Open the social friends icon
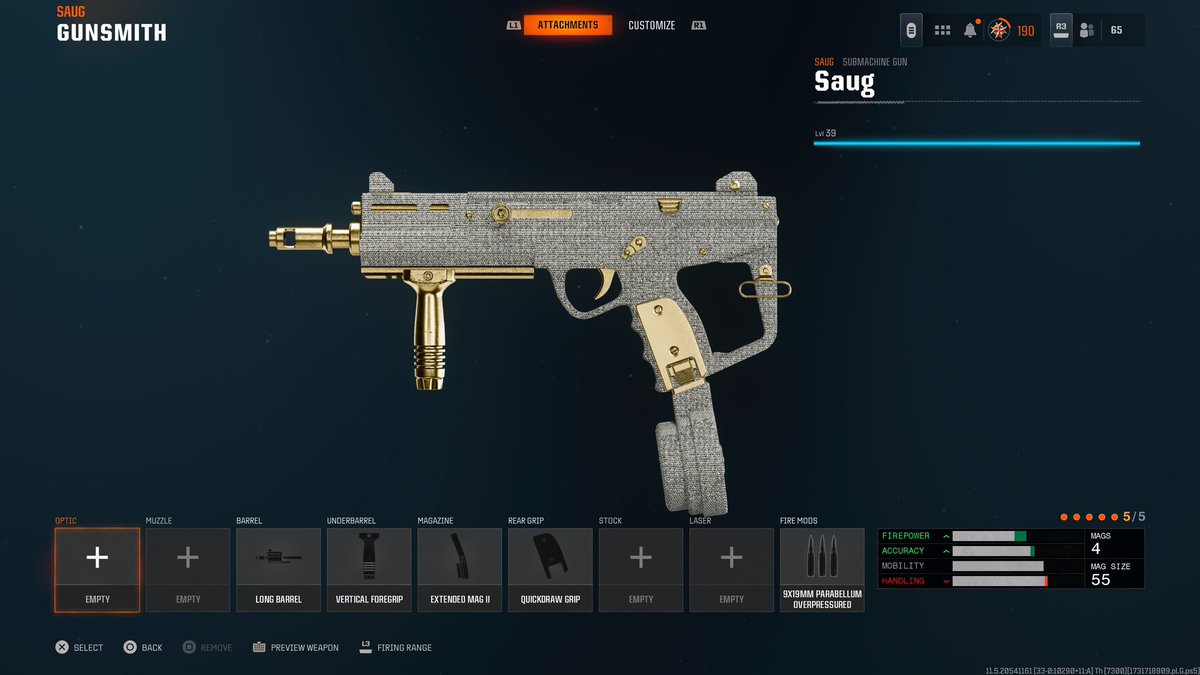Image resolution: width=1200 pixels, height=675 pixels. click(1088, 30)
